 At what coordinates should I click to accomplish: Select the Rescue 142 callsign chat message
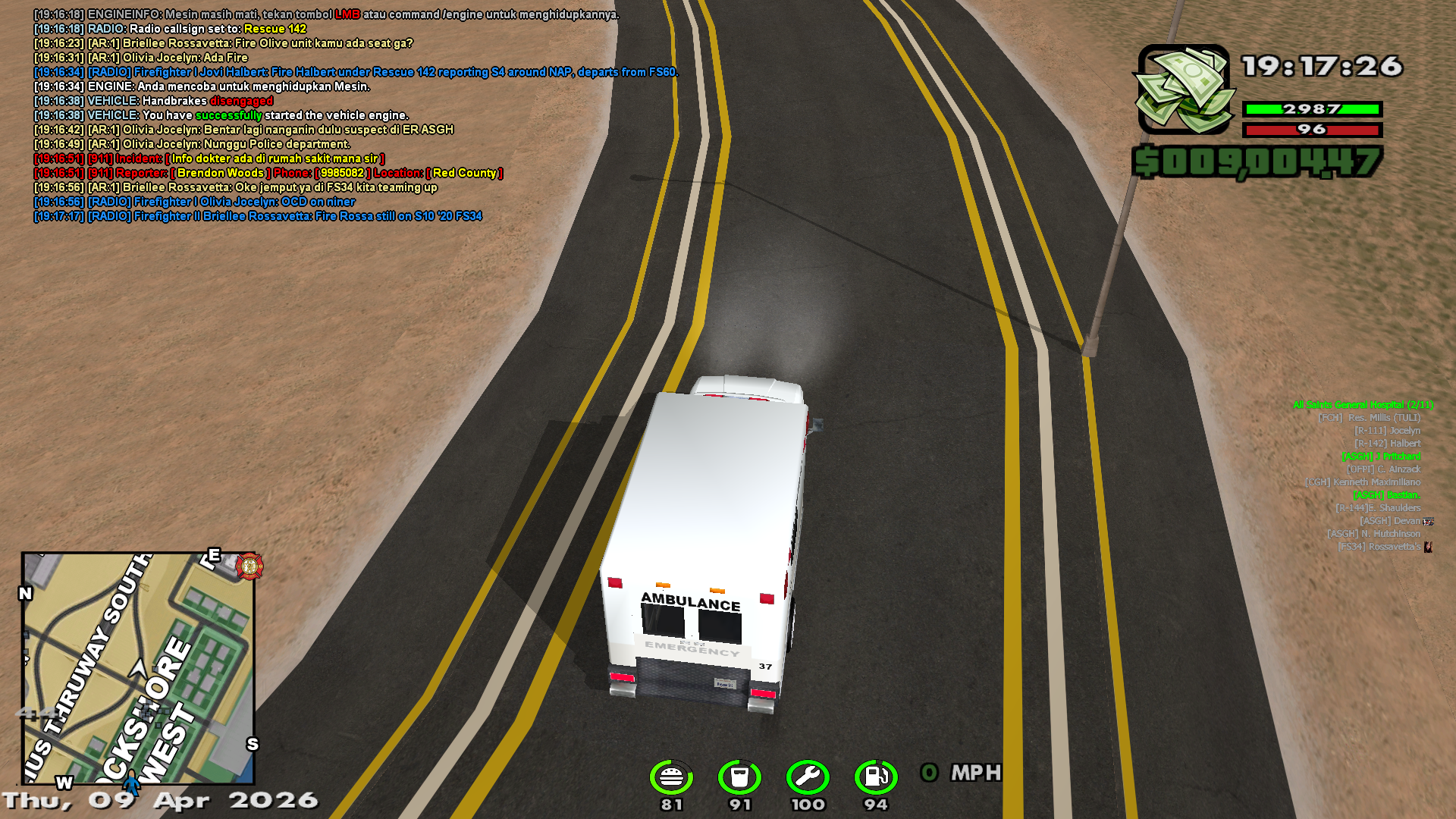coord(170,29)
